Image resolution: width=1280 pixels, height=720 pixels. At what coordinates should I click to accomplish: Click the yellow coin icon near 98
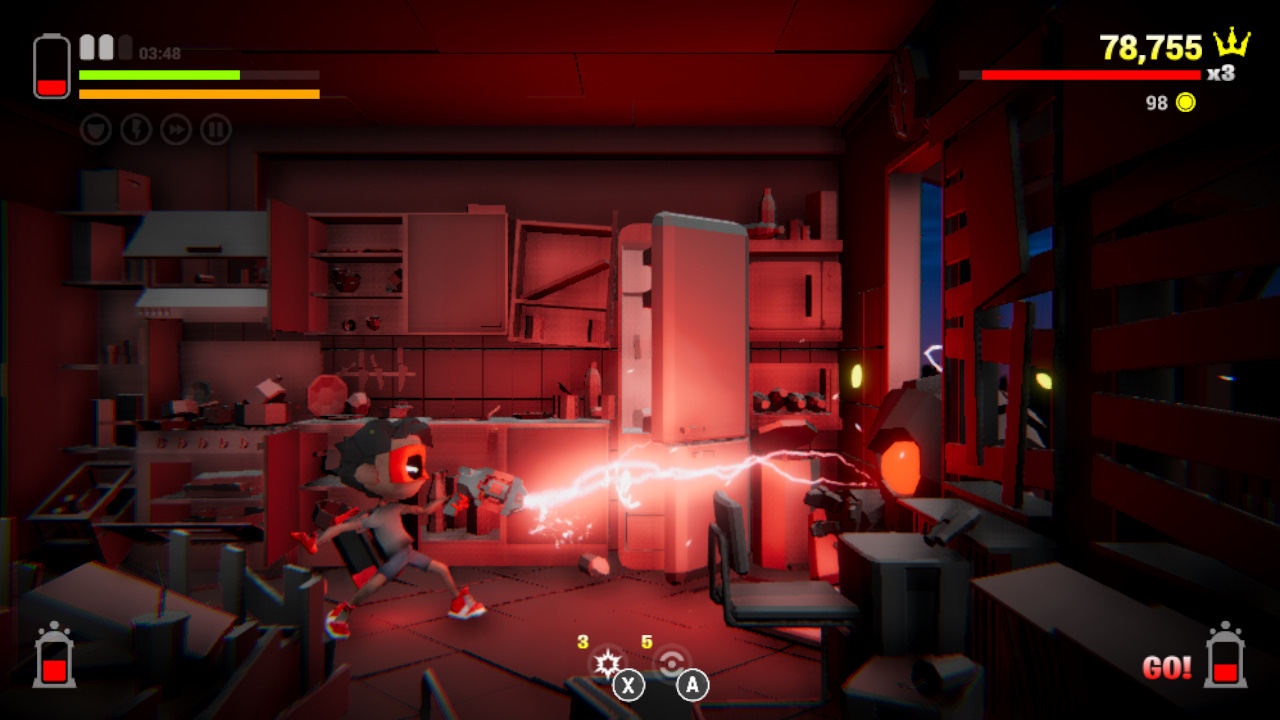click(1184, 102)
